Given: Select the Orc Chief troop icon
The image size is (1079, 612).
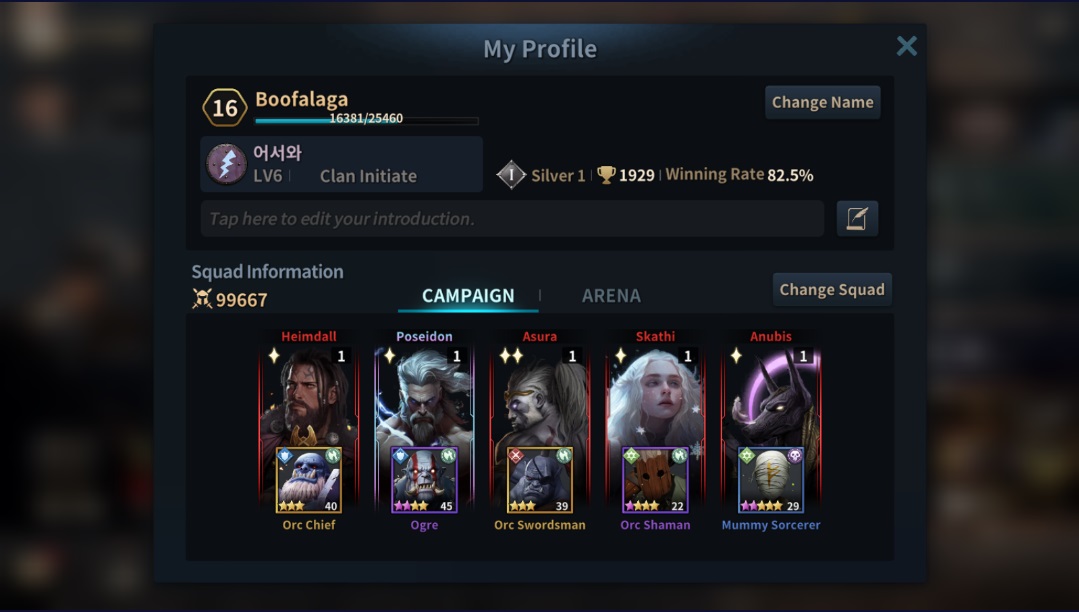Looking at the screenshot, I should click(309, 480).
